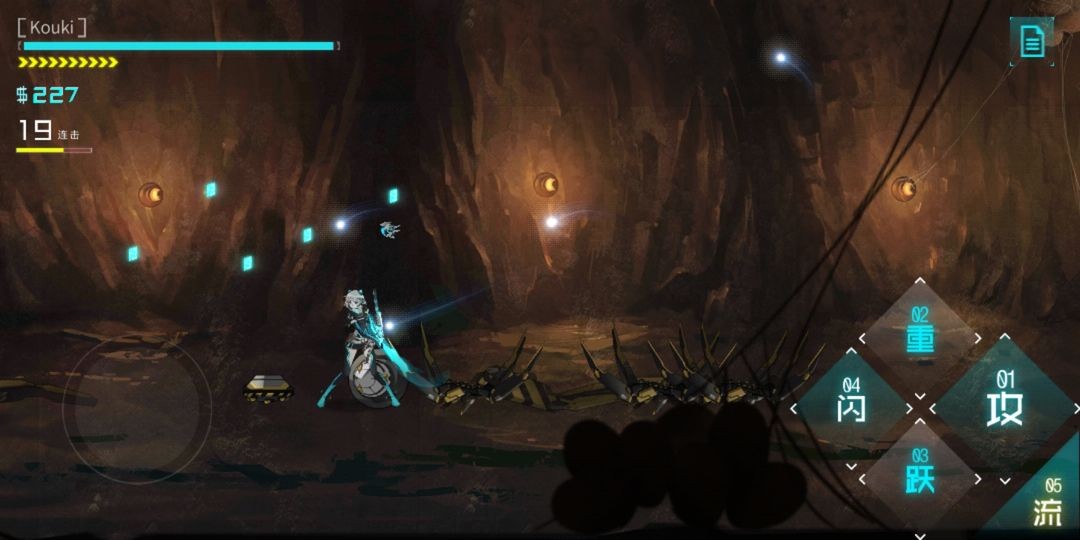The width and height of the screenshot is (1080, 540).
Task: Touch the virtual movement joystick
Action: [x=137, y=408]
